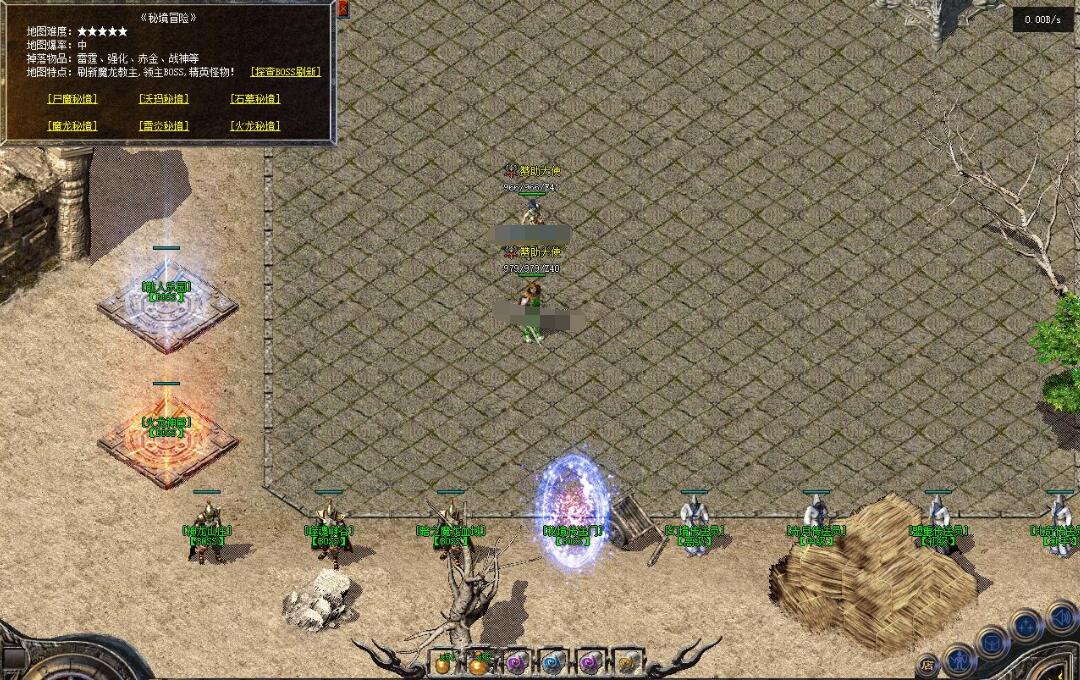
Task: Choose the 尸魔秘境 map link
Action: click(x=72, y=99)
